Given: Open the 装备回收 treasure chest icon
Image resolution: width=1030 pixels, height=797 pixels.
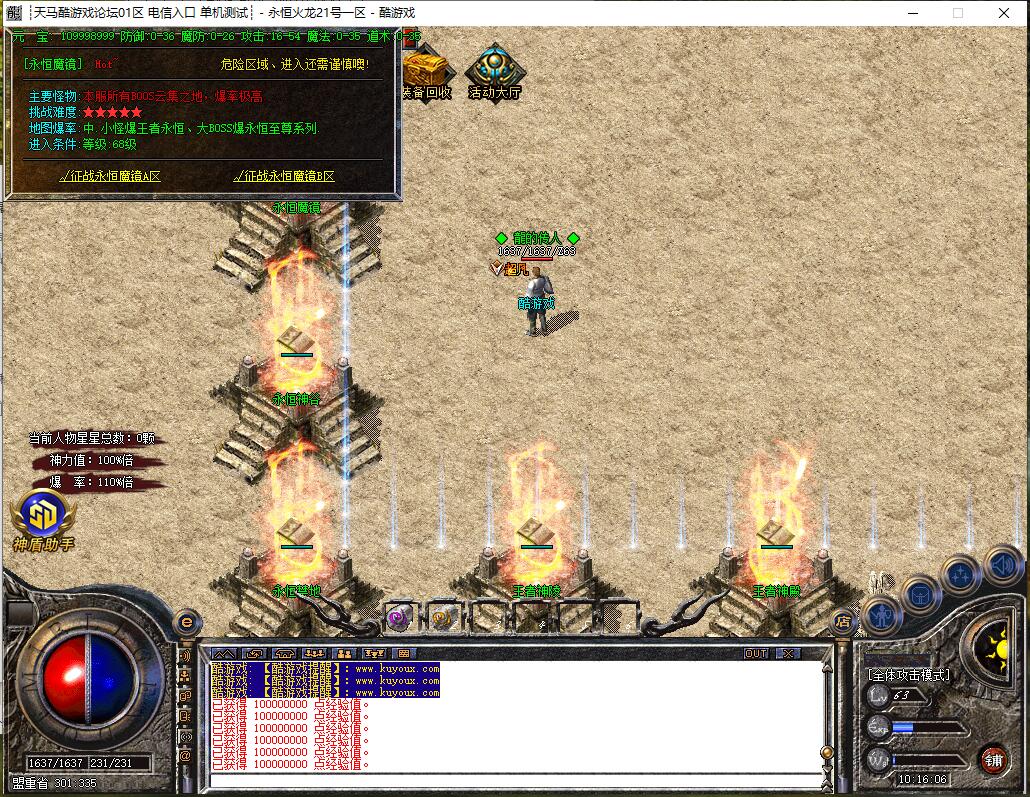Looking at the screenshot, I should click(427, 73).
